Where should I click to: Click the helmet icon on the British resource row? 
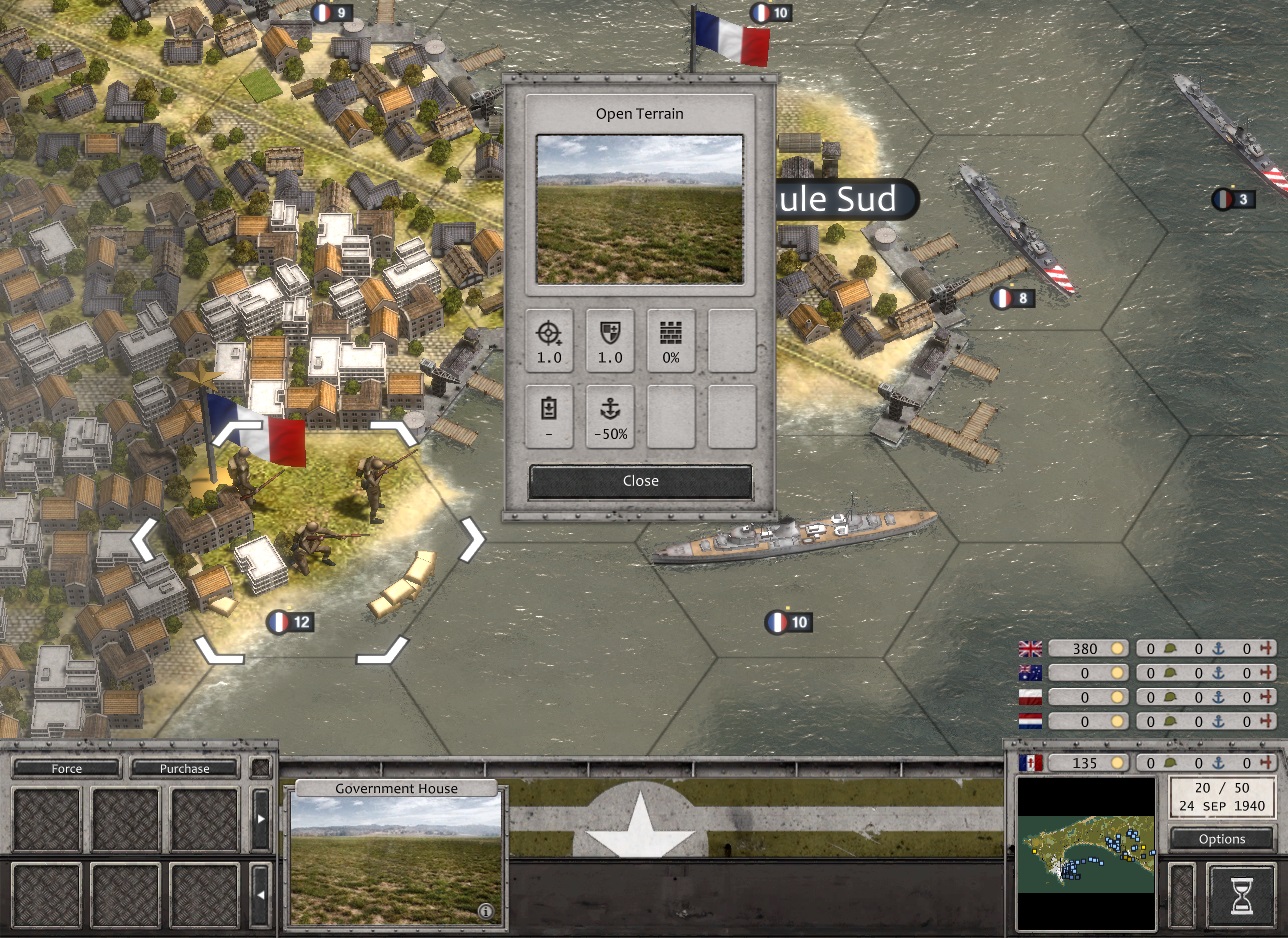coord(1169,649)
